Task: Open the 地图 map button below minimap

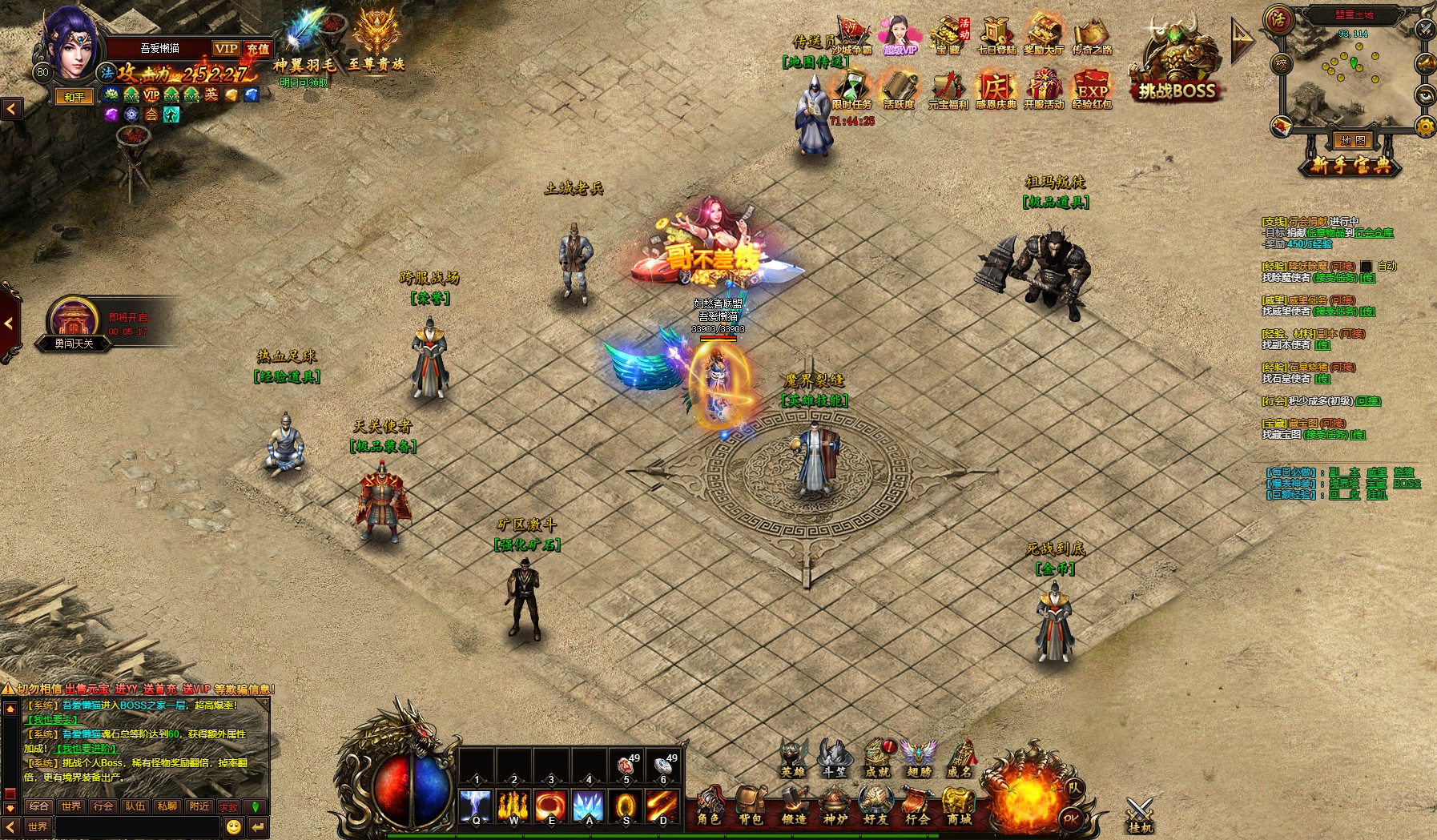Action: click(1353, 141)
